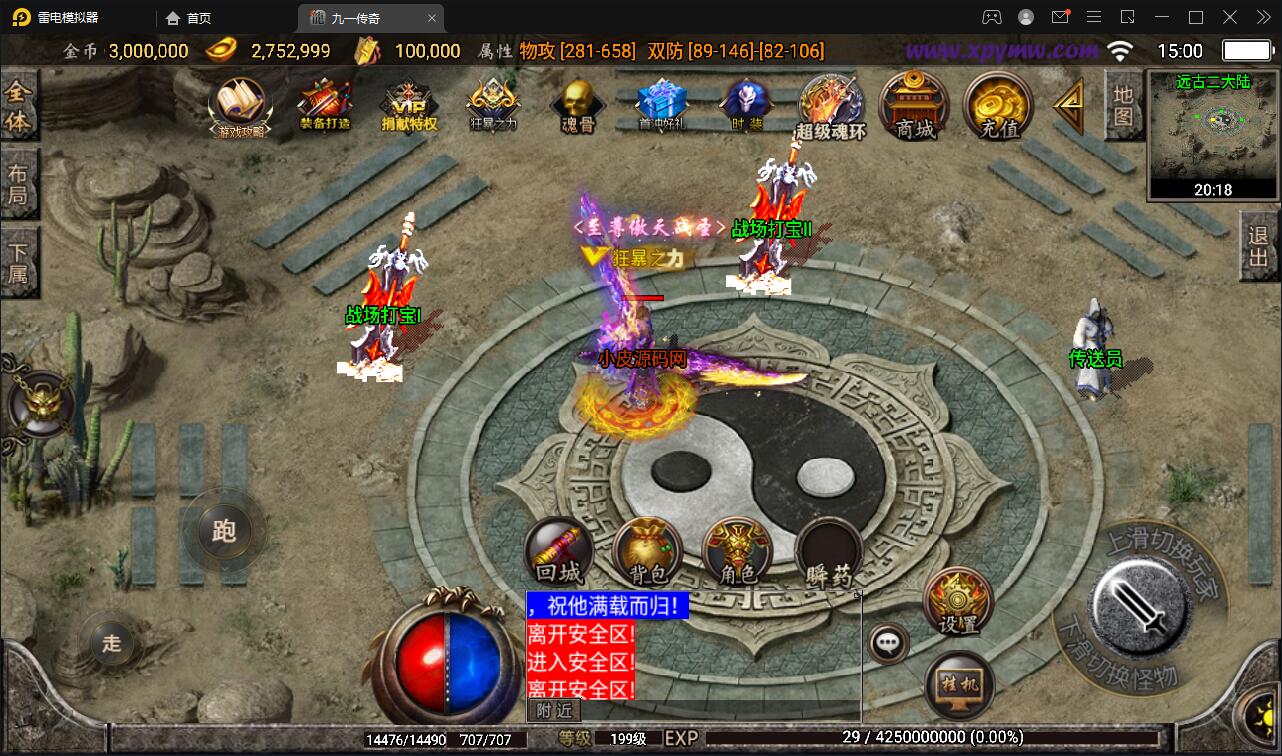Enable 跑 running movement mode
The height and width of the screenshot is (756, 1282).
click(224, 531)
